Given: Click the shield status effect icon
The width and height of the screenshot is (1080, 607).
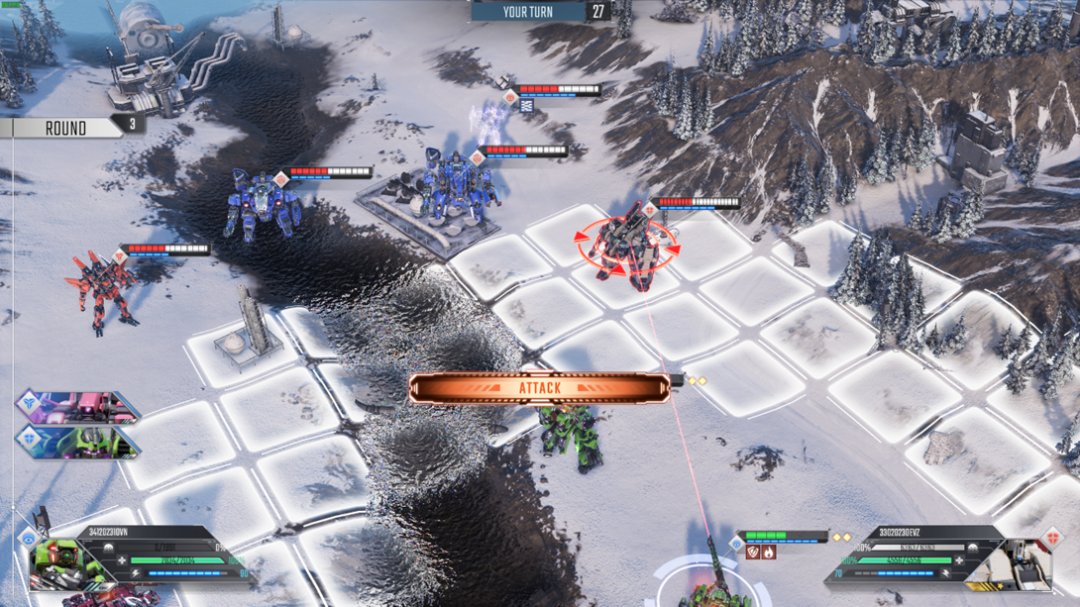Looking at the screenshot, I should pos(752,551).
